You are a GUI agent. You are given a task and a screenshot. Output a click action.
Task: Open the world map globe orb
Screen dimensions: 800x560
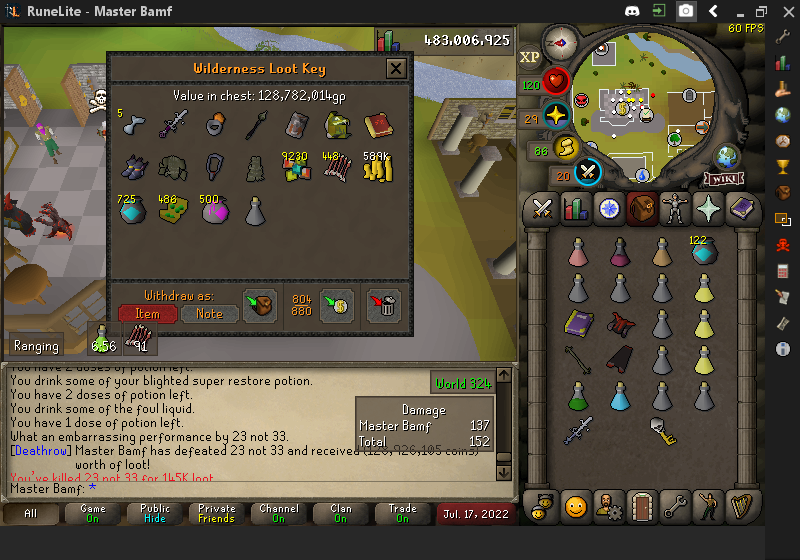726,157
